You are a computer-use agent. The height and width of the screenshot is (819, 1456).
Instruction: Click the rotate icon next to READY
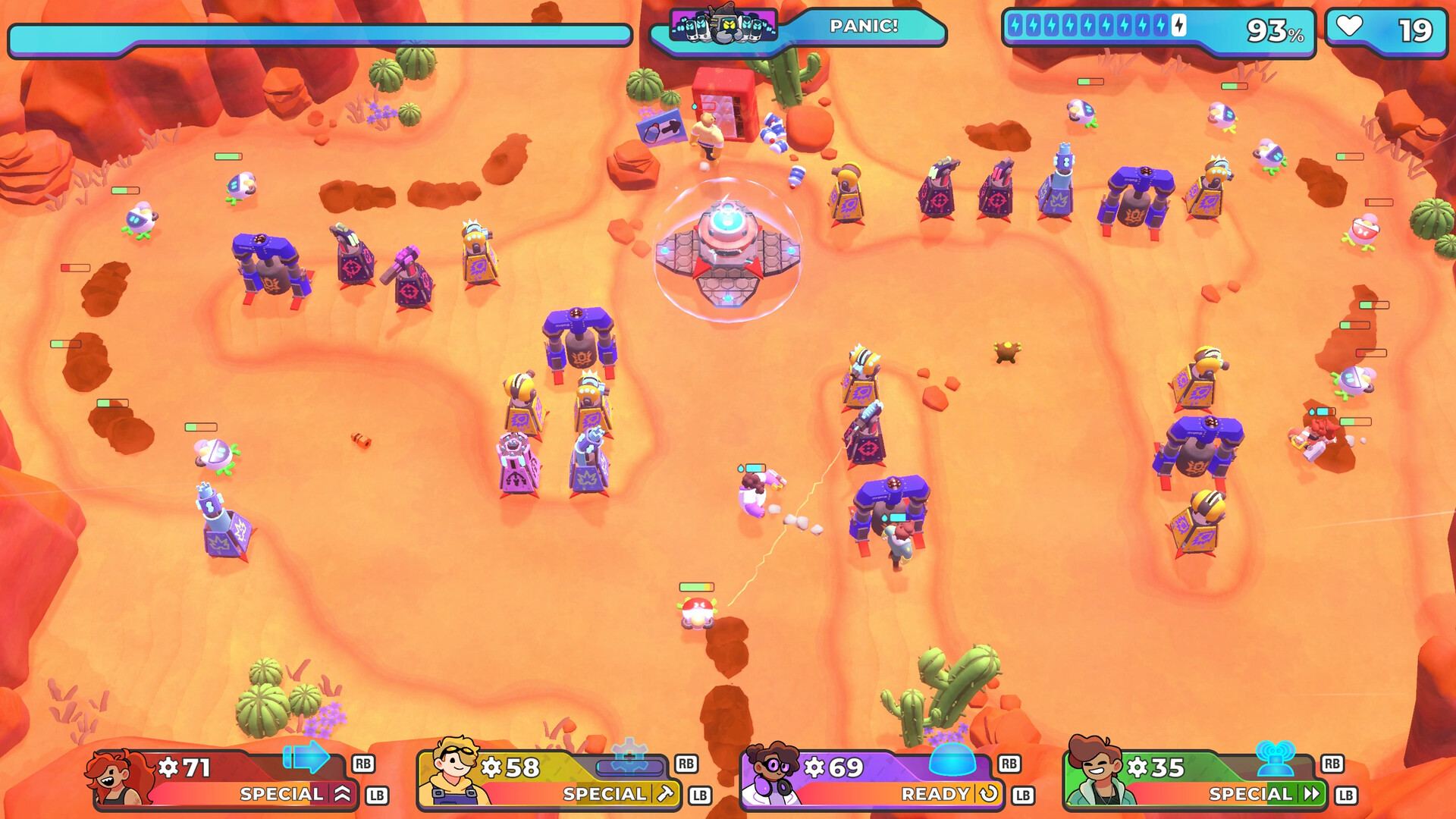coord(988,794)
